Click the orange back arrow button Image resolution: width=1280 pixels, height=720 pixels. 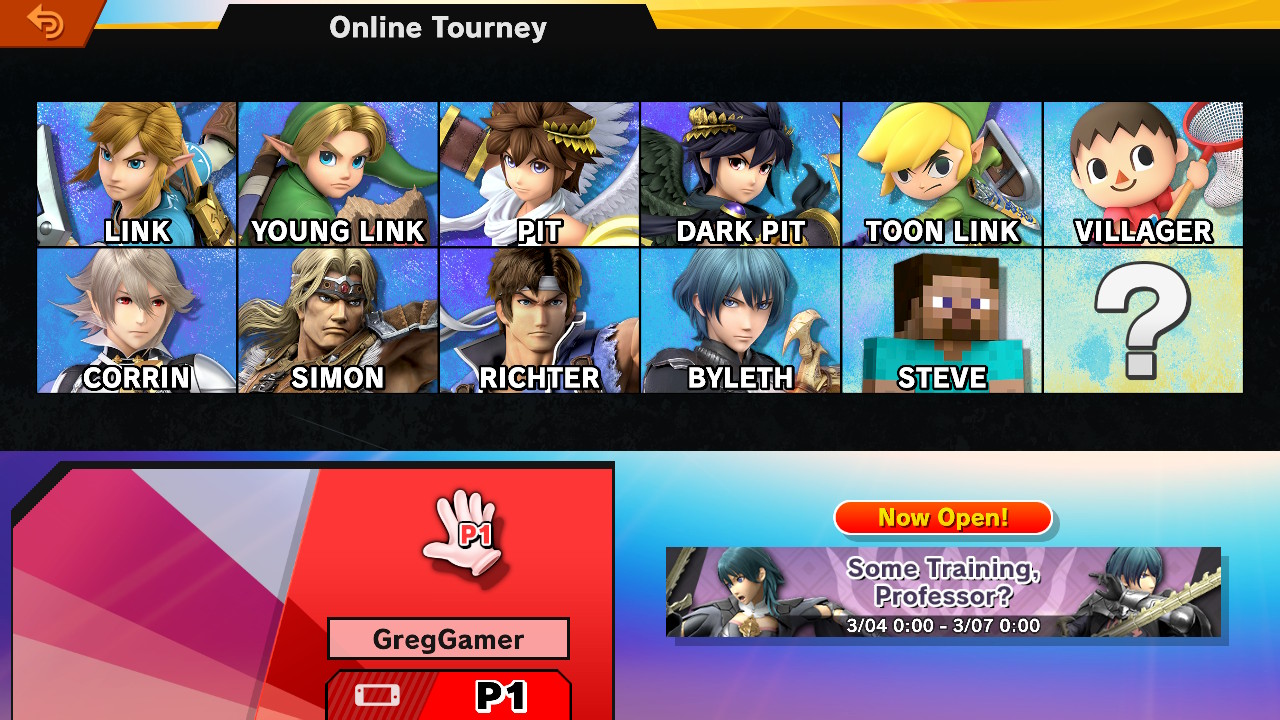(x=45, y=21)
